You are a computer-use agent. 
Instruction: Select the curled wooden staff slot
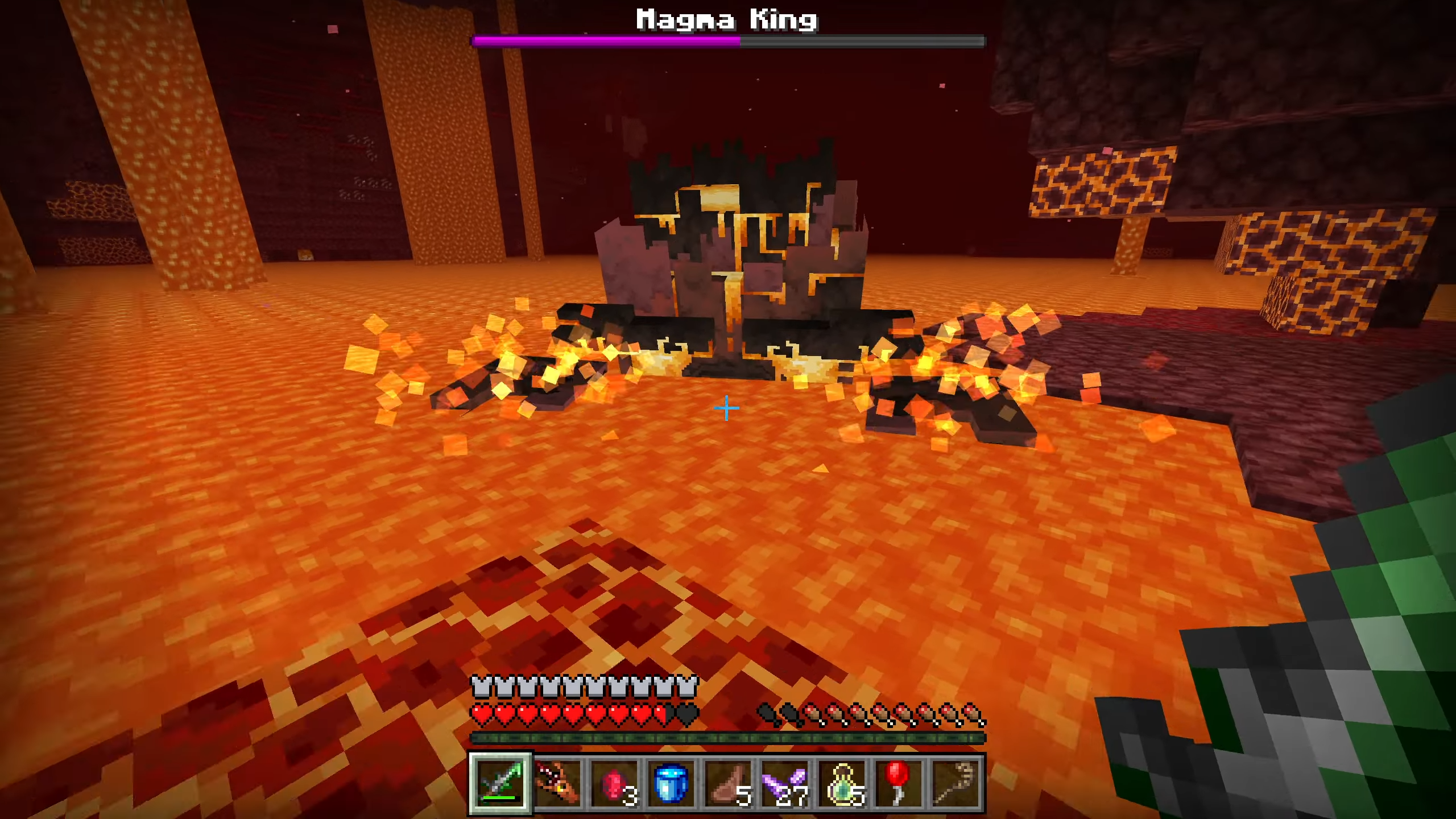click(x=955, y=784)
